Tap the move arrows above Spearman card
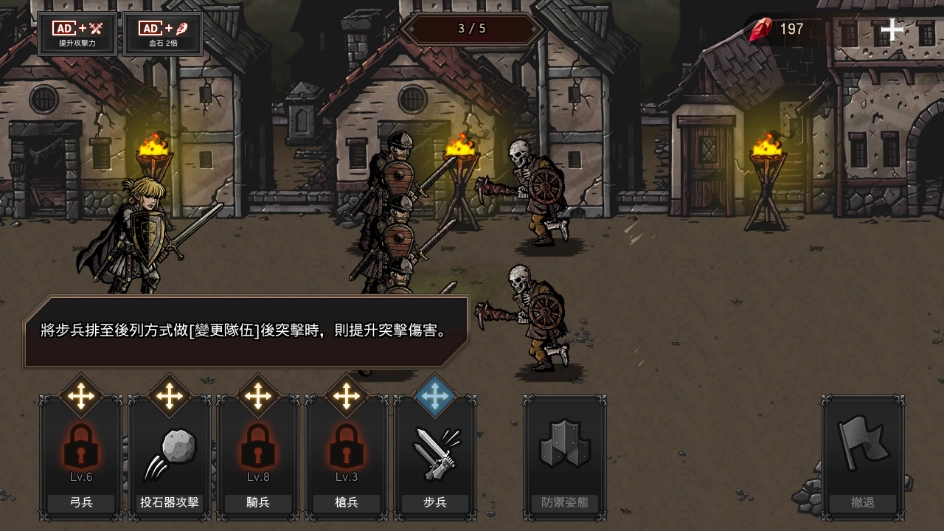944x531 pixels. 346,396
